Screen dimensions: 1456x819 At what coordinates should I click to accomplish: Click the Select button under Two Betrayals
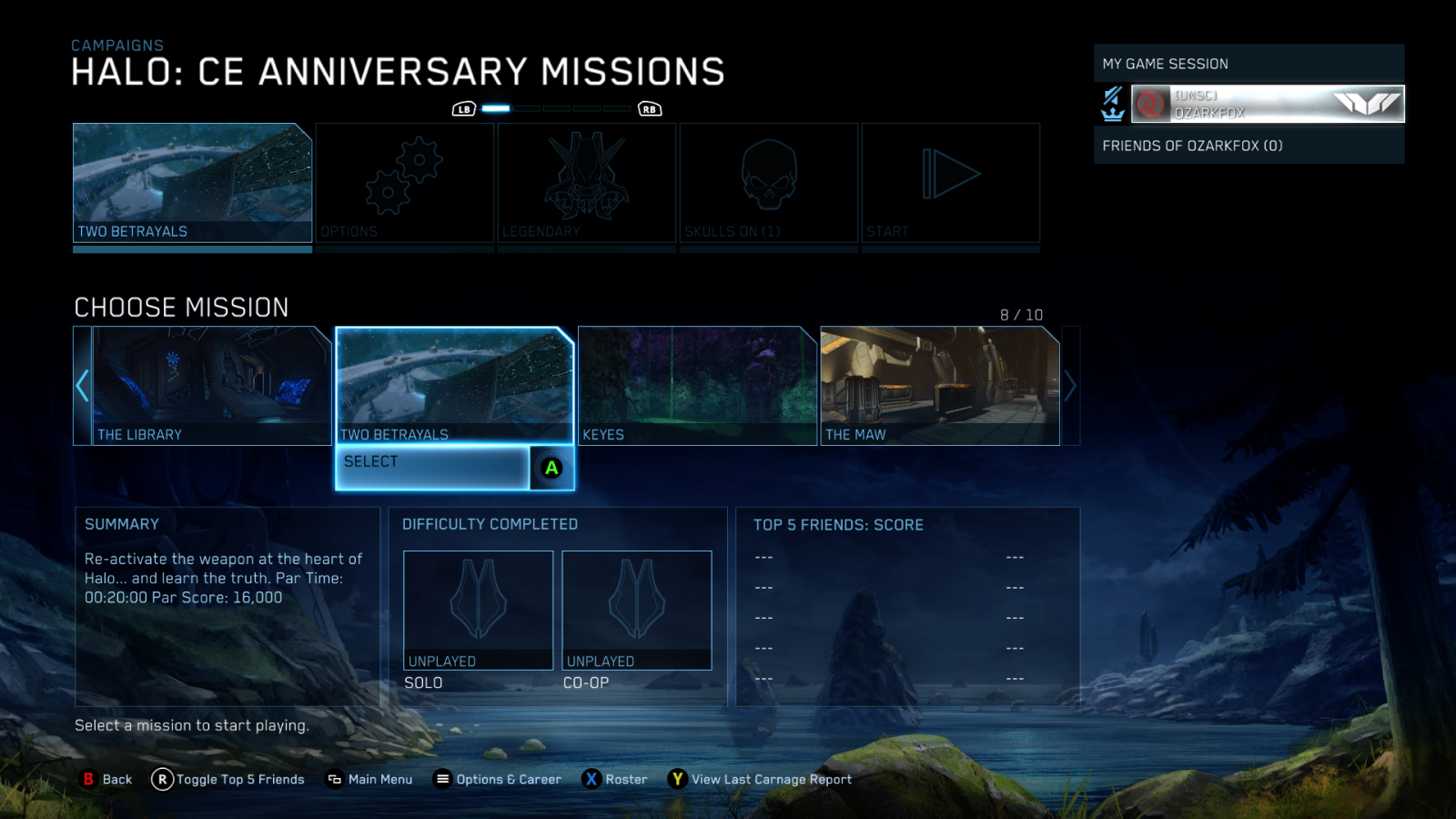tap(433, 468)
